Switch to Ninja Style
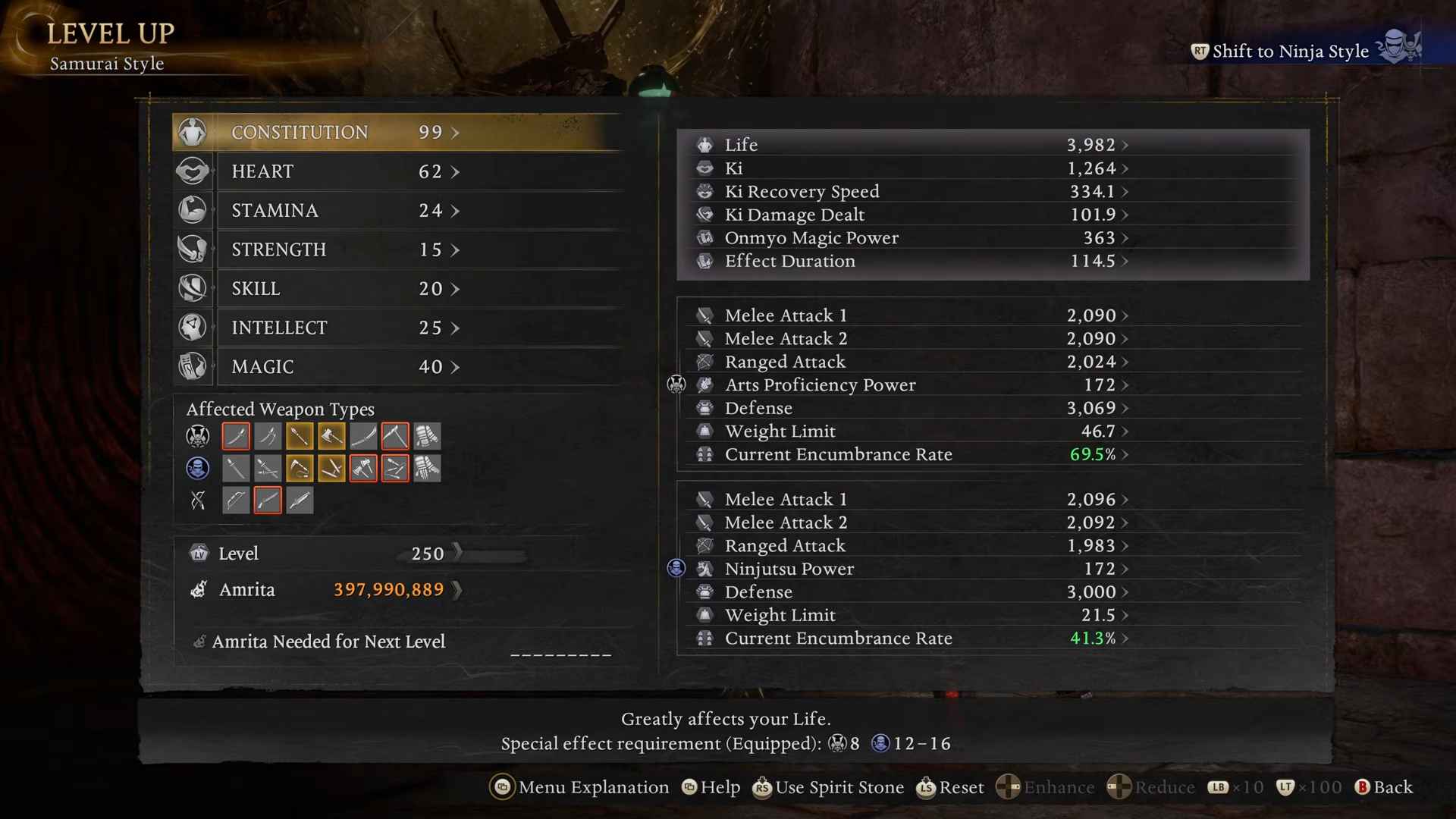The image size is (1456, 819). coord(1289,52)
